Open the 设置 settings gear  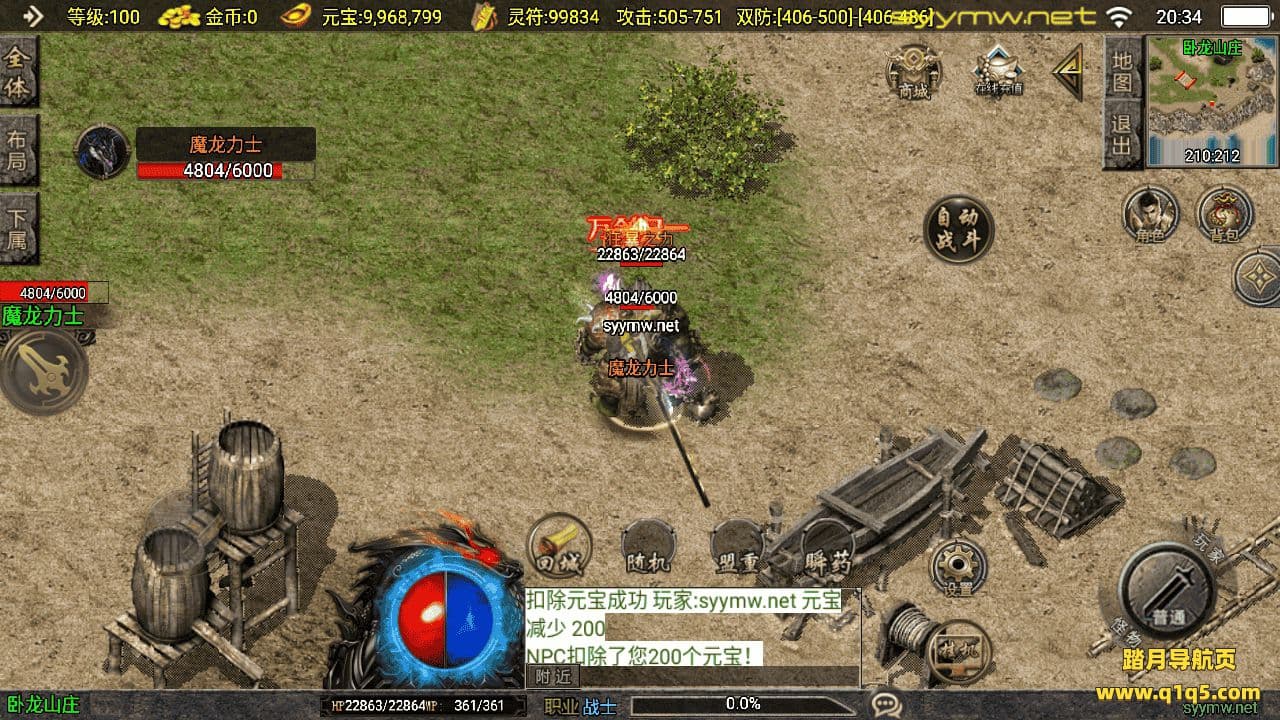tap(958, 568)
